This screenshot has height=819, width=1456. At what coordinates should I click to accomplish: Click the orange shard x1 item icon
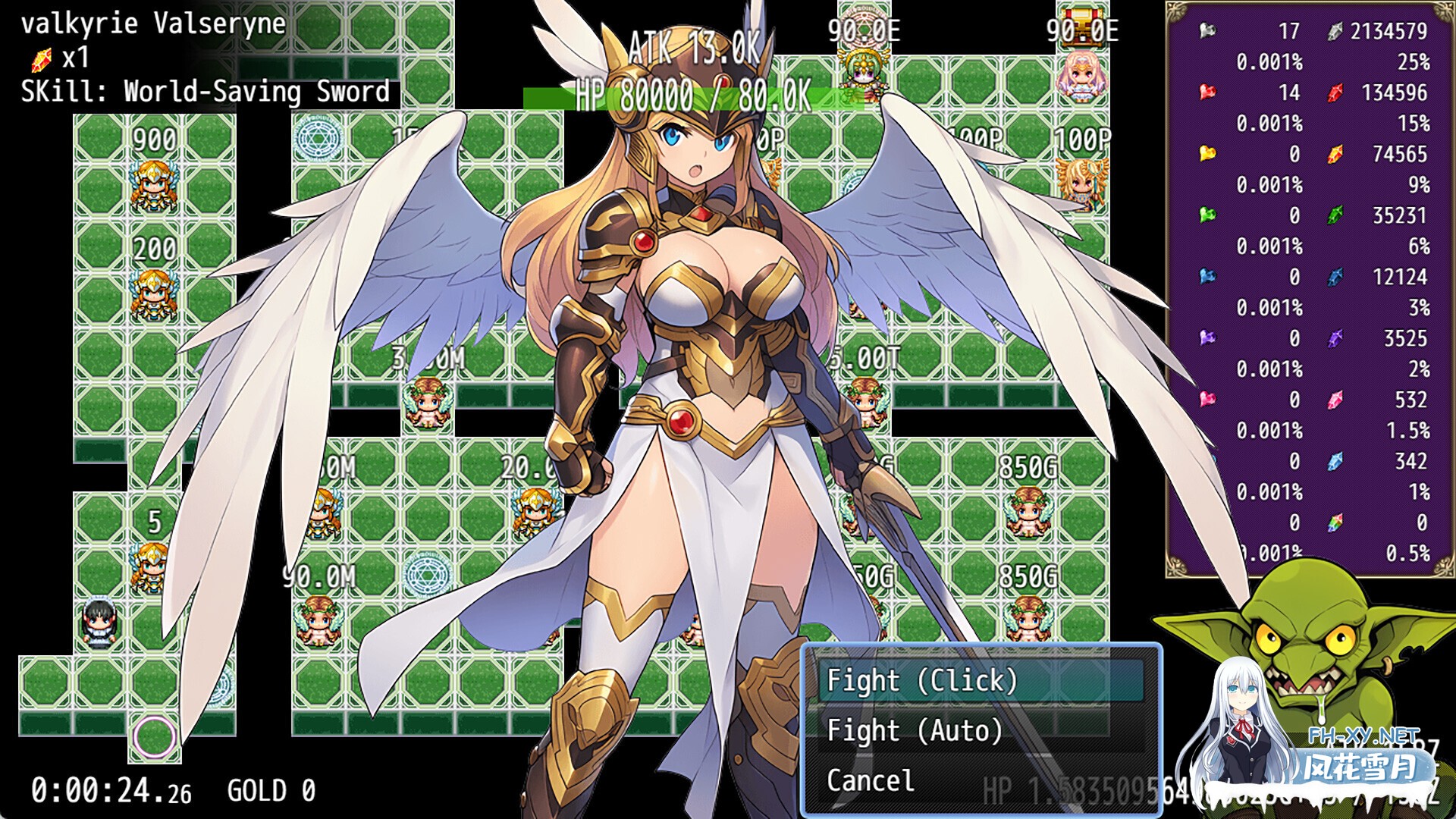[42, 58]
